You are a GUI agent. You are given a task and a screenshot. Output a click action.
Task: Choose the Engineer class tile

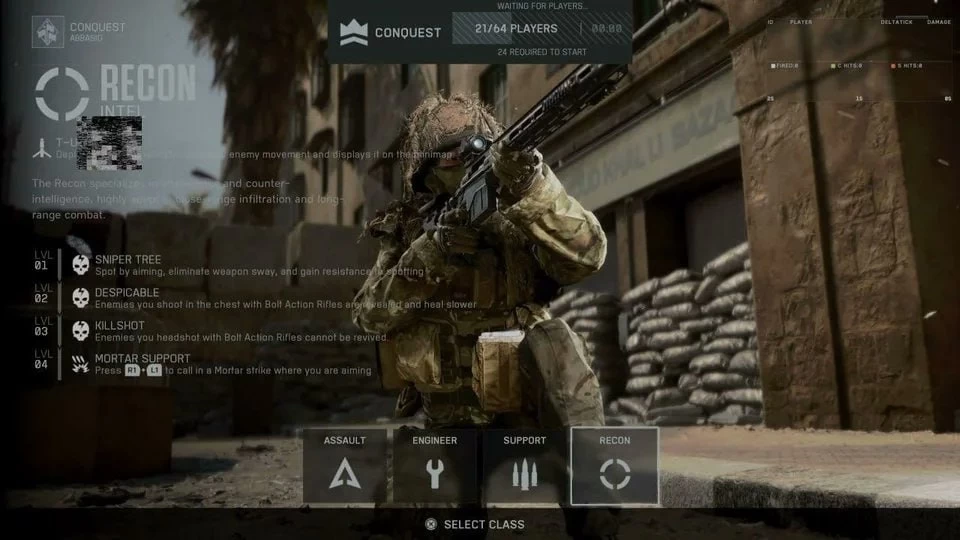coord(434,466)
